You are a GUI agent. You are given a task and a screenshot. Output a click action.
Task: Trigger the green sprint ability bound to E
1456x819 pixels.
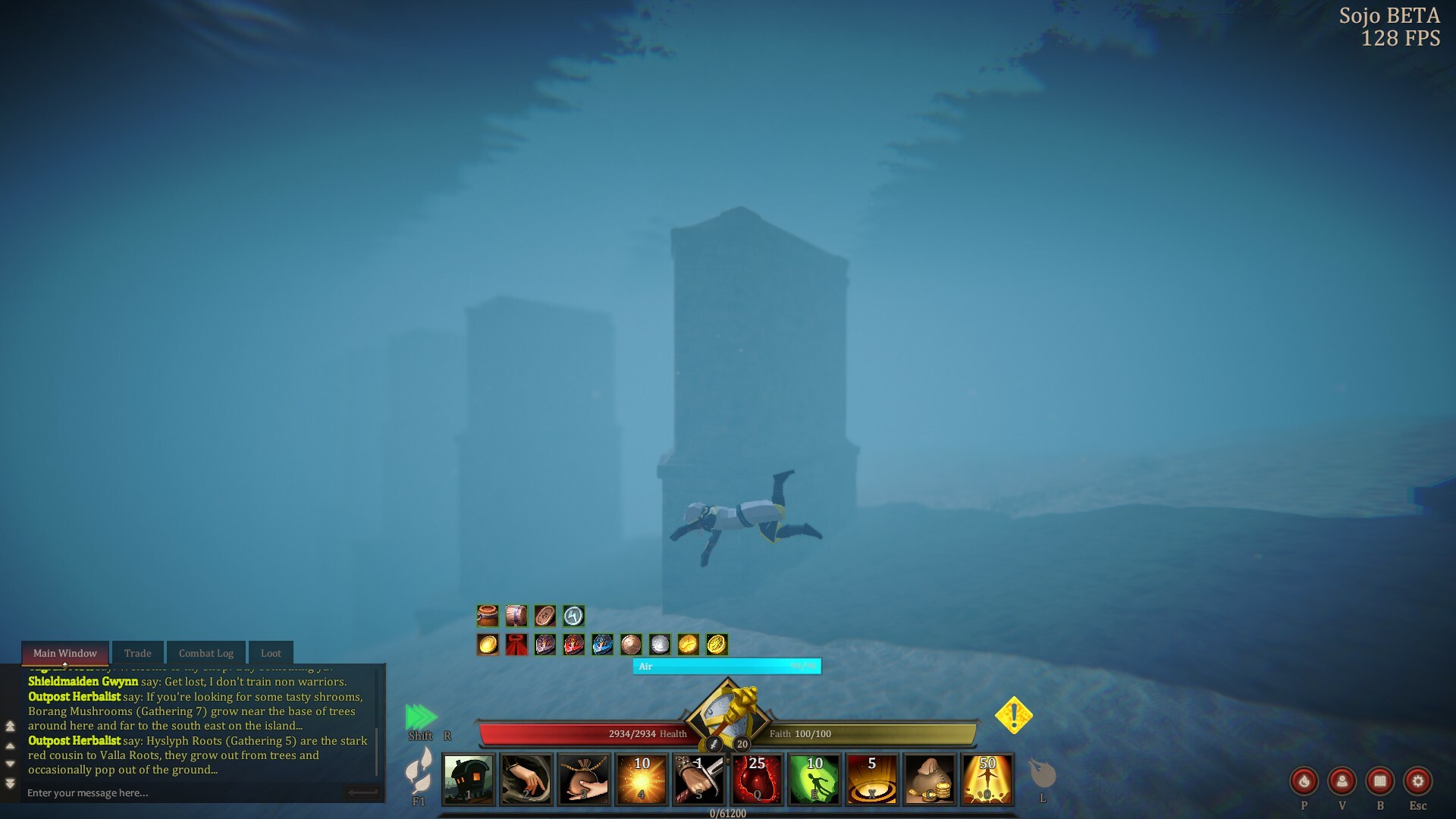pos(814,780)
